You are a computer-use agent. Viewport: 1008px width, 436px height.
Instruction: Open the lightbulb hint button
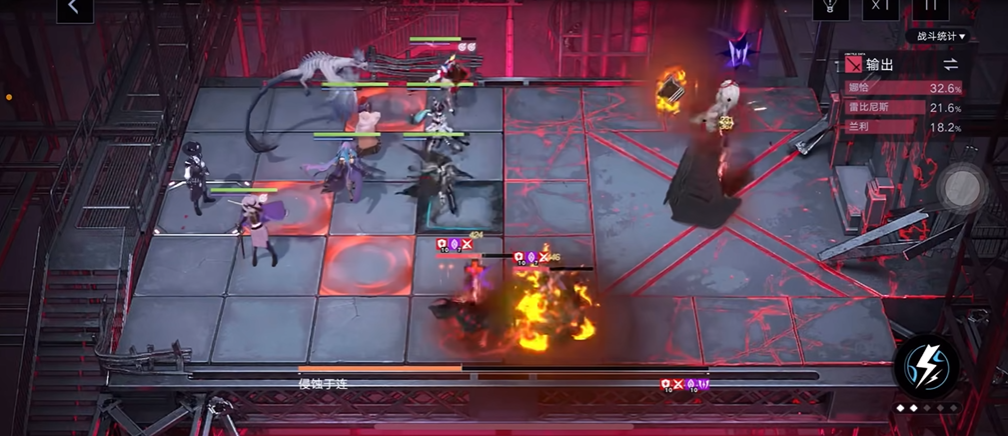(829, 7)
